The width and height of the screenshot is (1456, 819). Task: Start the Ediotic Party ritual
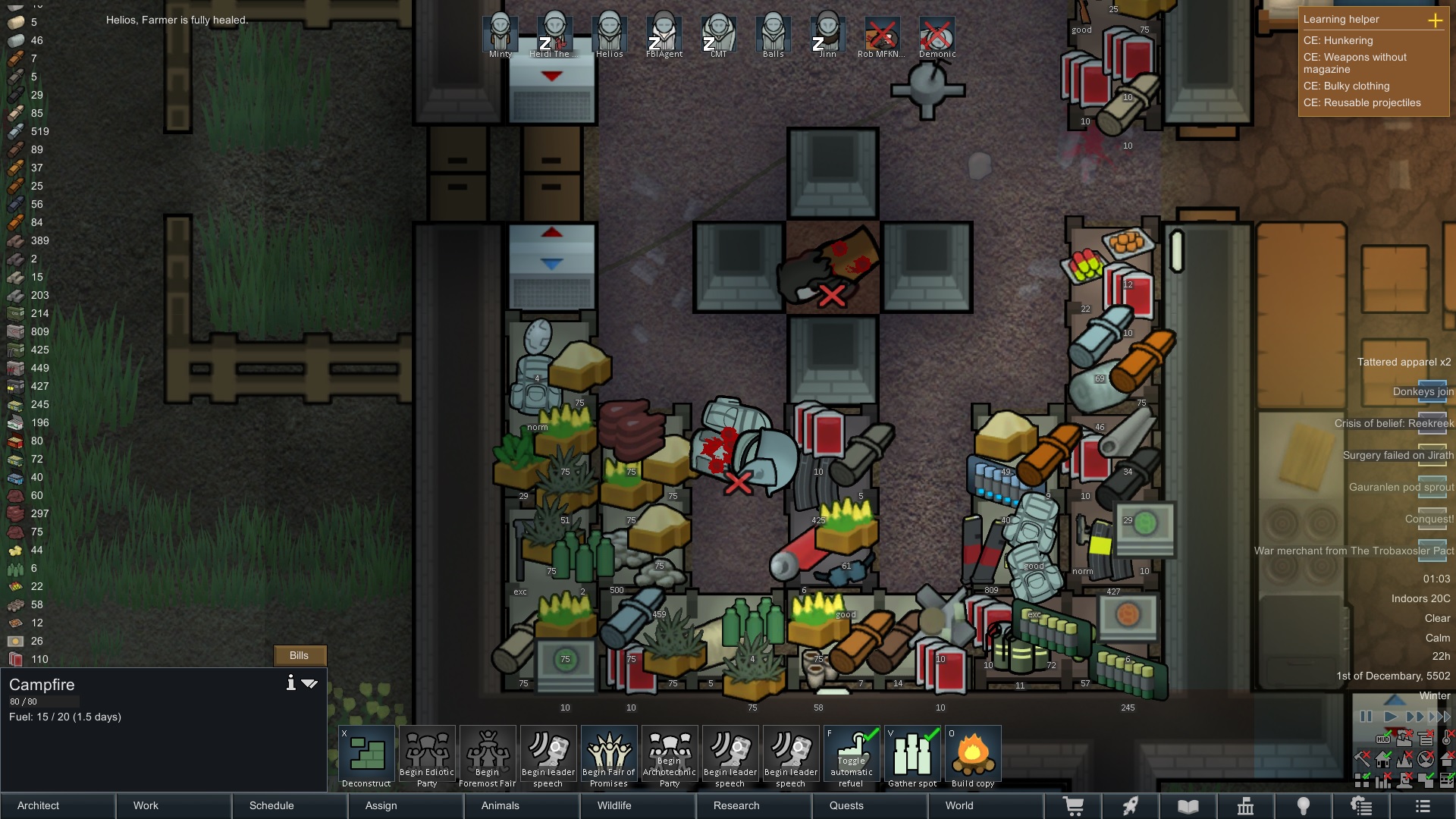pyautogui.click(x=427, y=757)
